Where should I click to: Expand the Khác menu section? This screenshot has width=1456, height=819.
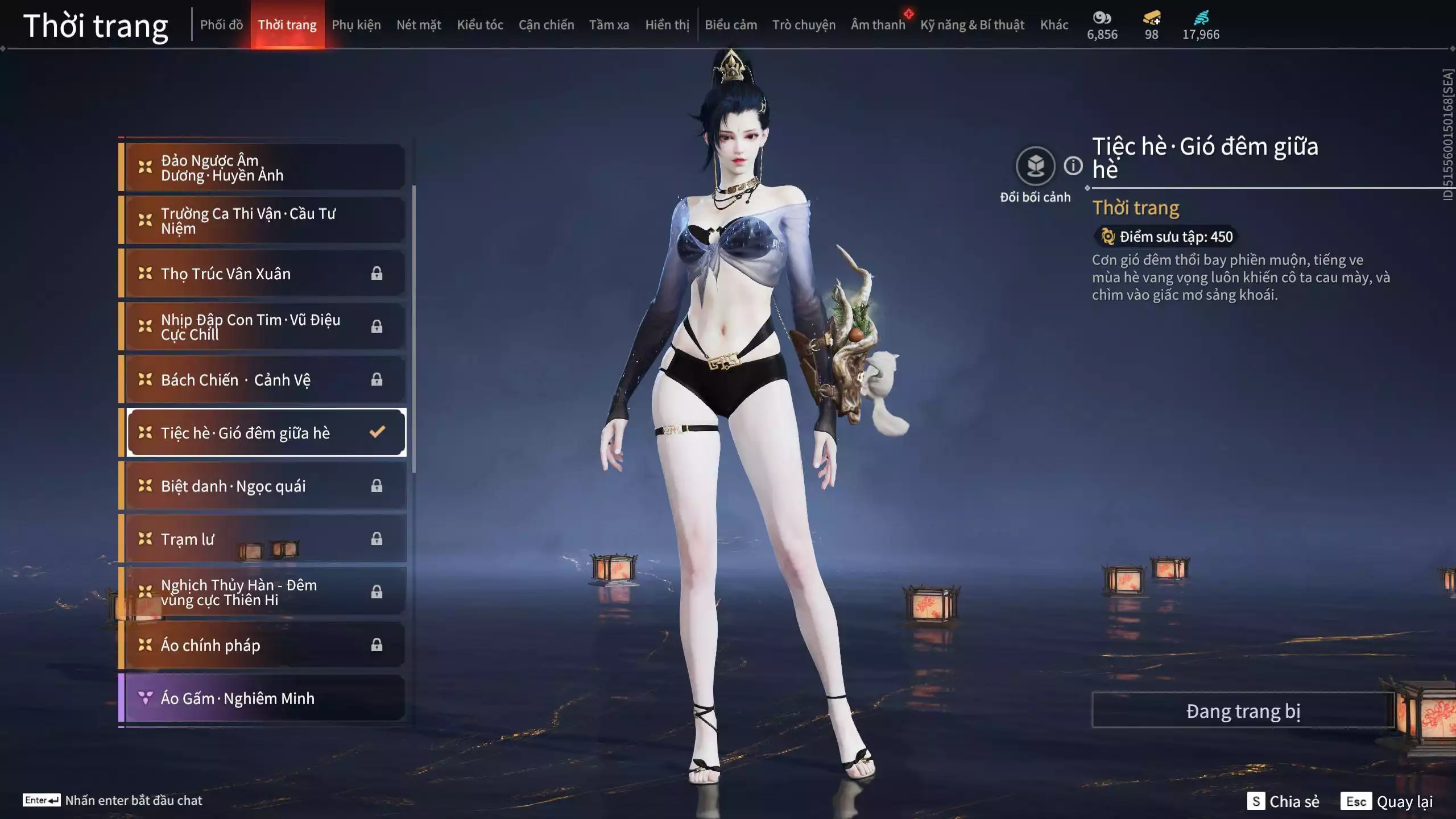tap(1054, 24)
